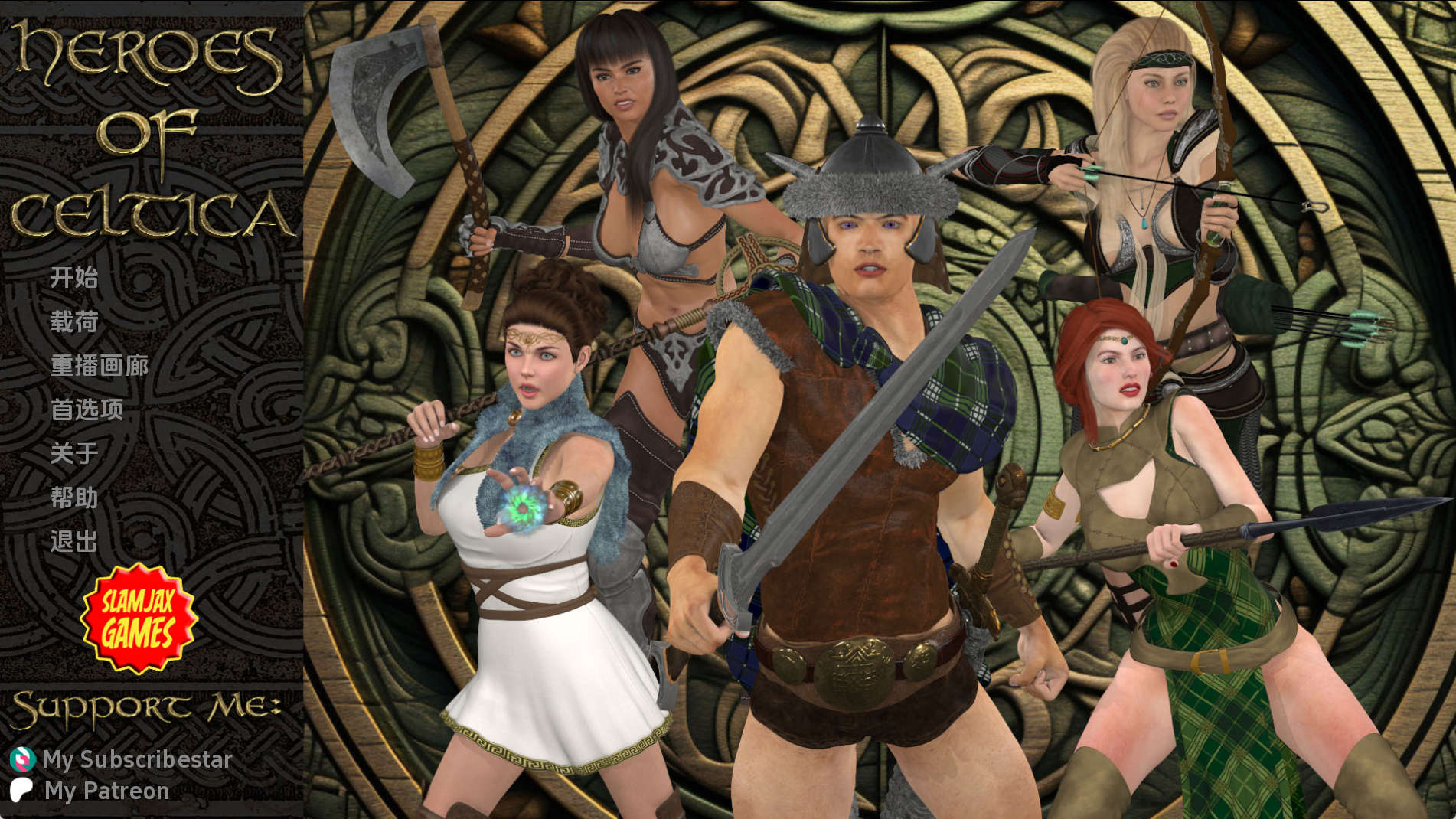
Task: Open the 重播画廊 replay gallery
Action: tap(100, 366)
